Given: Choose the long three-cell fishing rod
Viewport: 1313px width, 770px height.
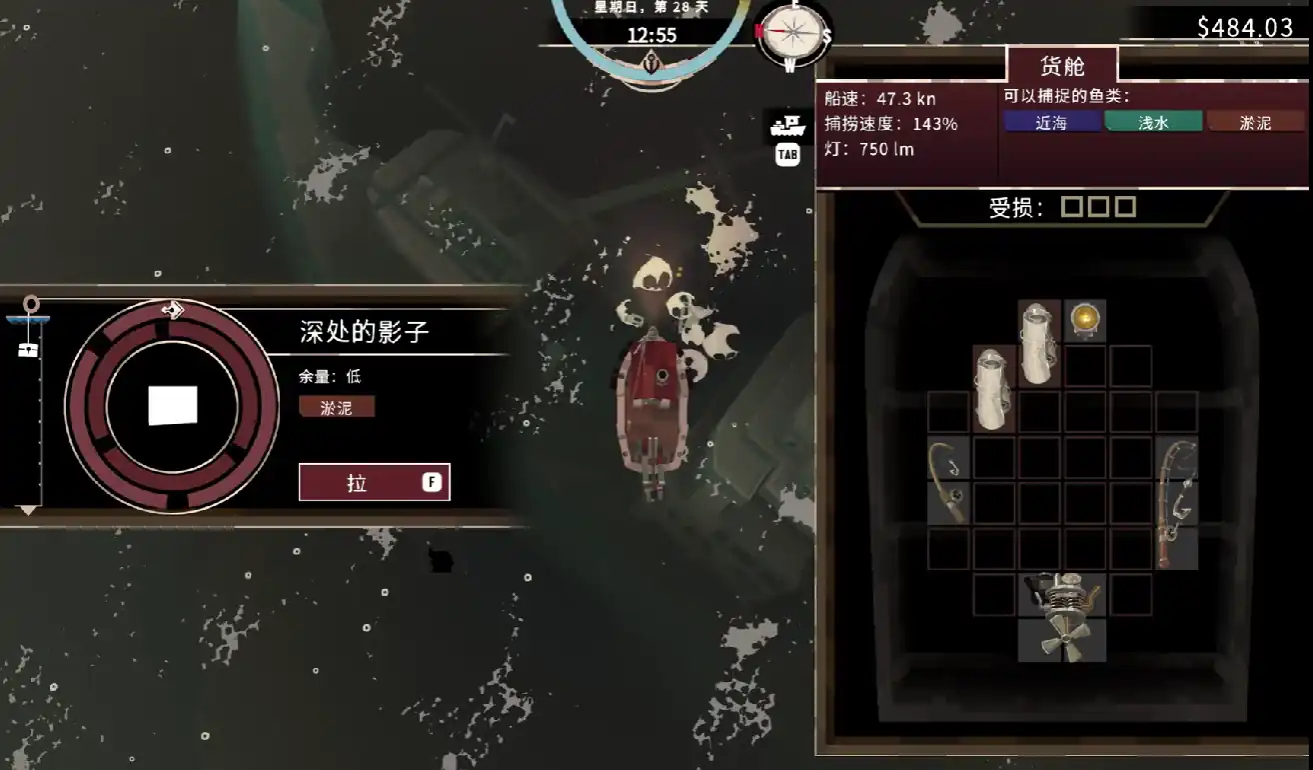Looking at the screenshot, I should pyautogui.click(x=1177, y=503).
